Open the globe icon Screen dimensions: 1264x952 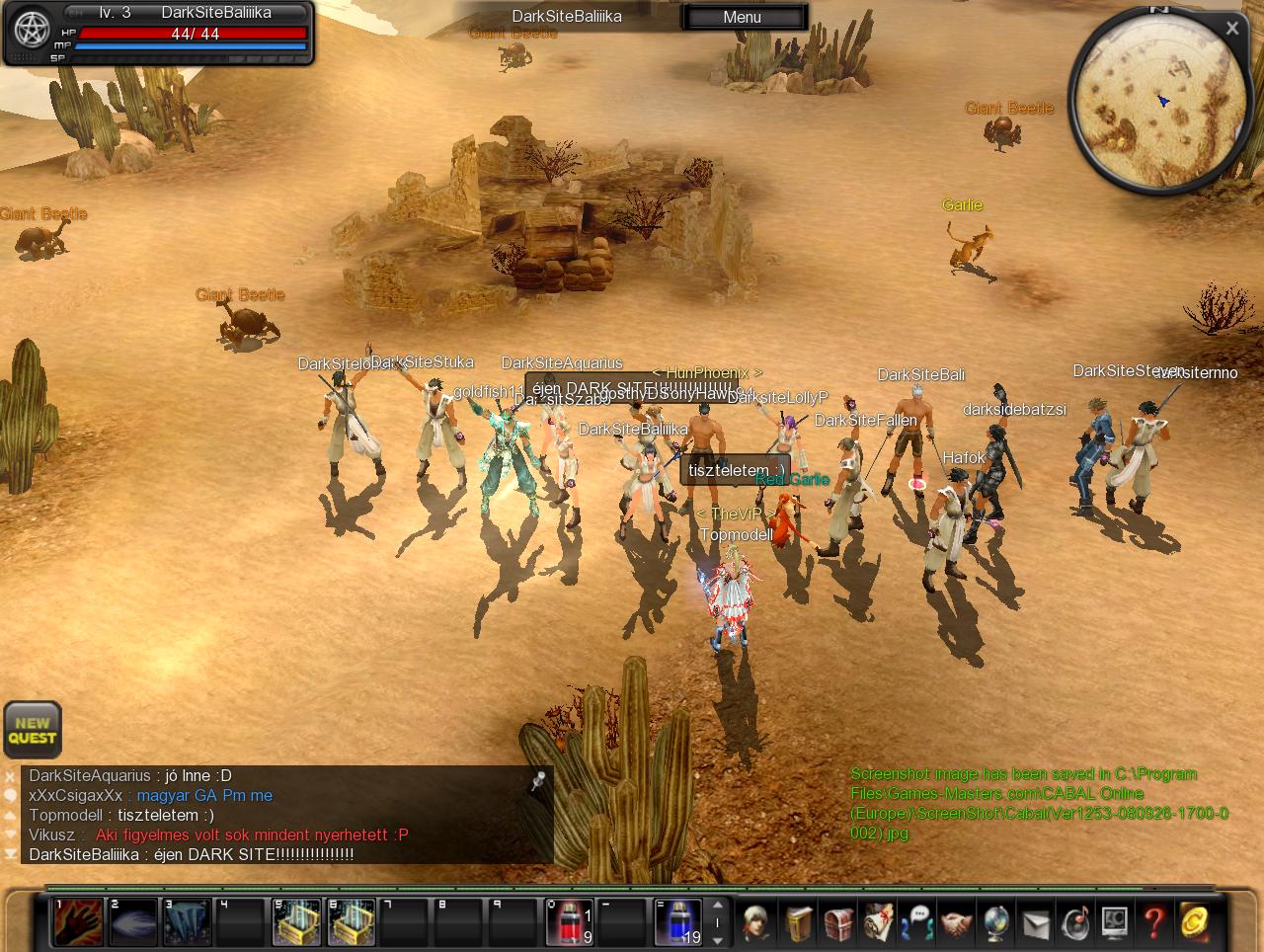tap(995, 922)
